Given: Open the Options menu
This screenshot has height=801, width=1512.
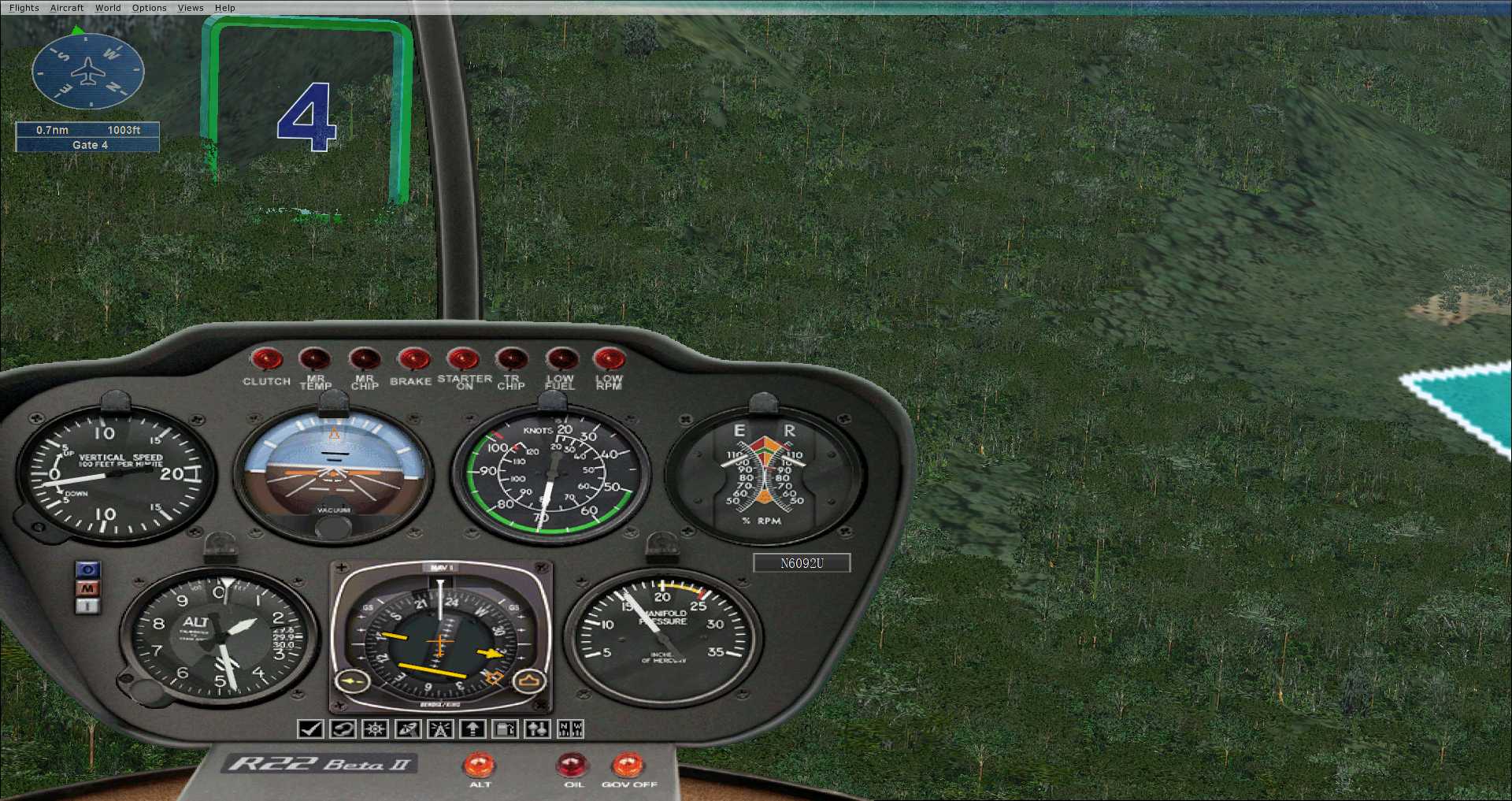Looking at the screenshot, I should click(149, 8).
